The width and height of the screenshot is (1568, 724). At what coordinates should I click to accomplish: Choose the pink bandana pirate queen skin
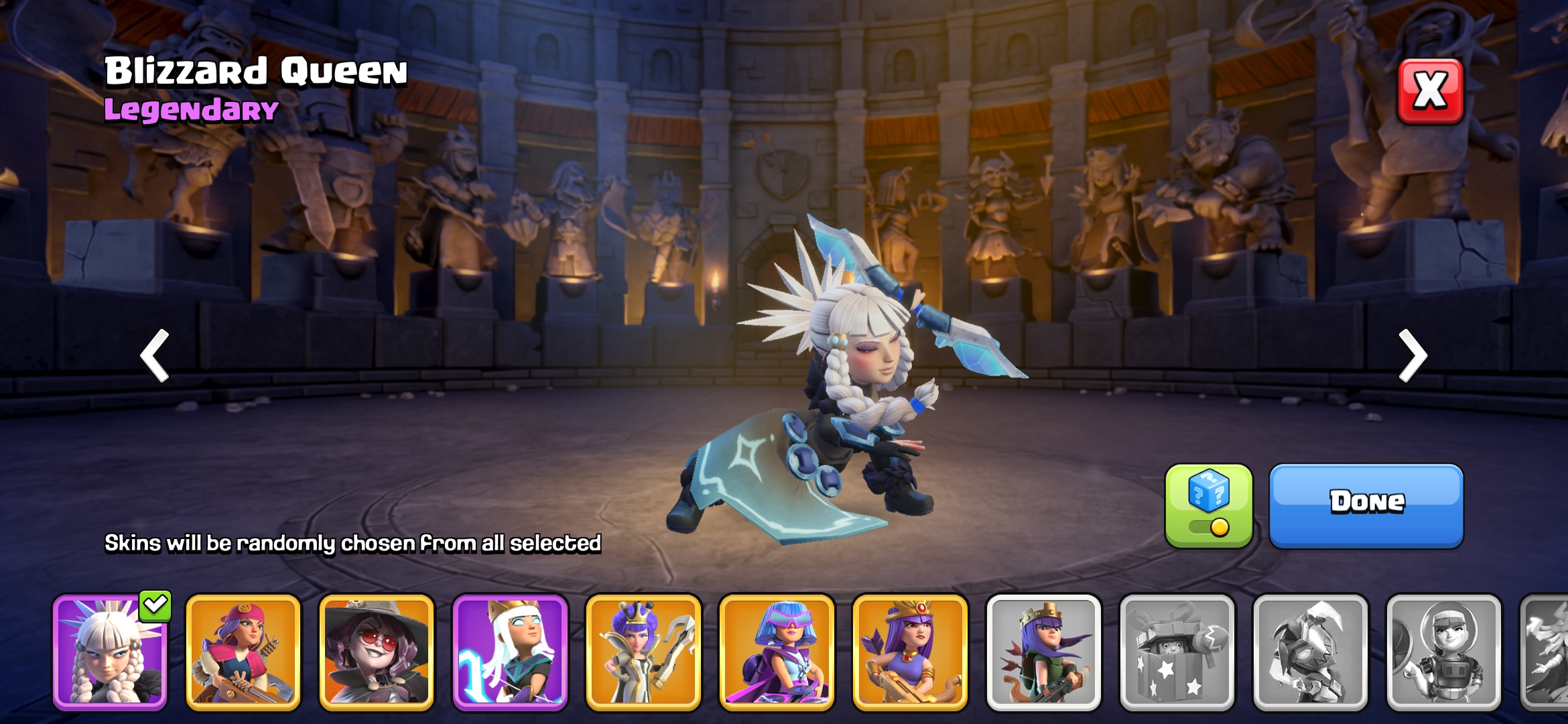pyautogui.click(x=243, y=652)
